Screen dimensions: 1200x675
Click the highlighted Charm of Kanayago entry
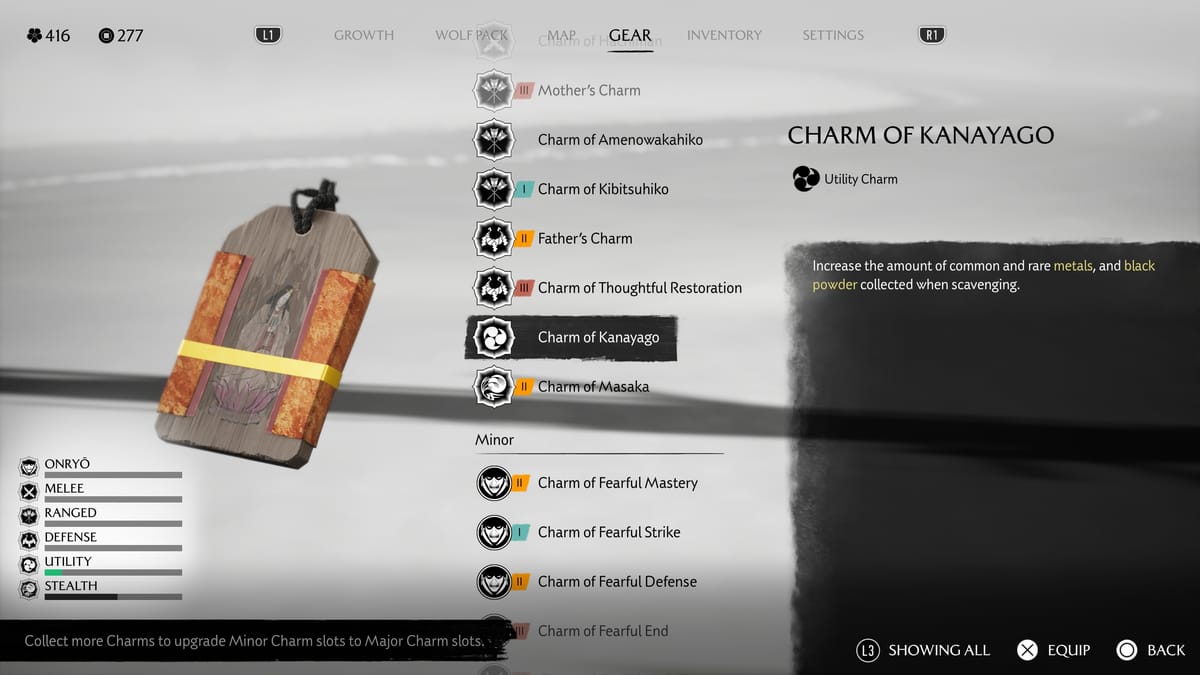(598, 337)
